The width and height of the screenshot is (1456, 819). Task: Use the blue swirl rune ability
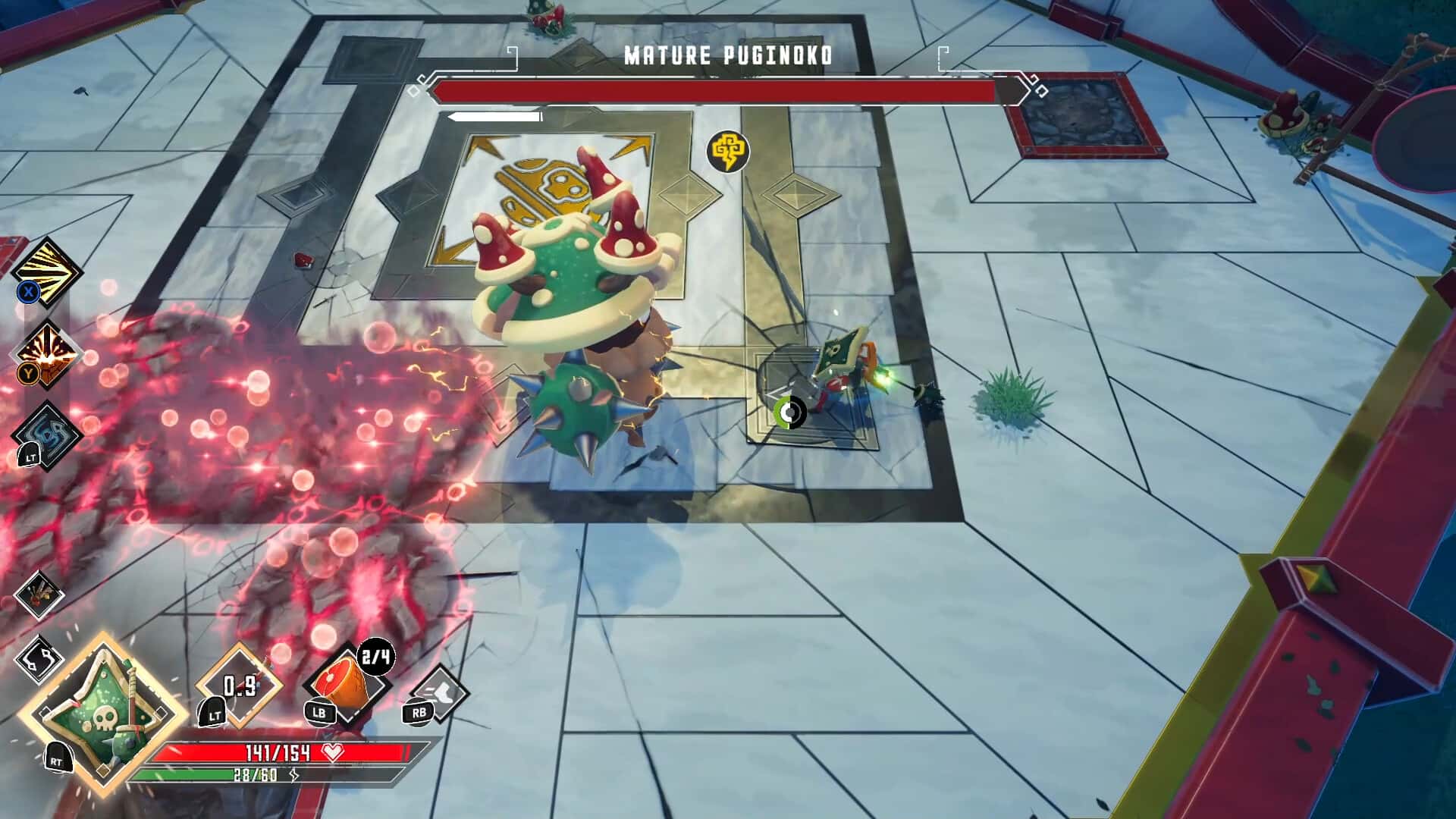[x=49, y=435]
